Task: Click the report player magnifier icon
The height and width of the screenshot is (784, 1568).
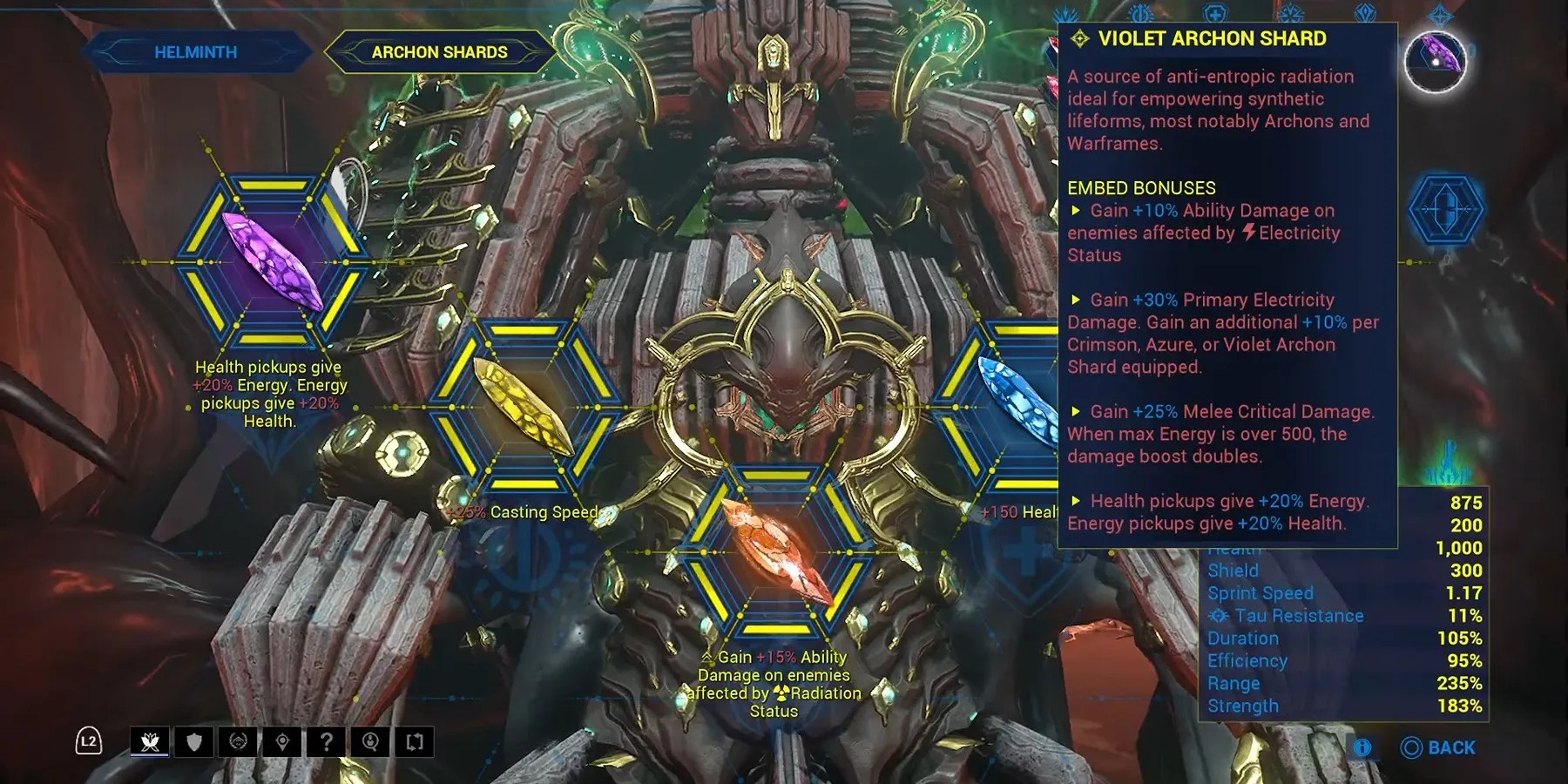Action: 370,742
